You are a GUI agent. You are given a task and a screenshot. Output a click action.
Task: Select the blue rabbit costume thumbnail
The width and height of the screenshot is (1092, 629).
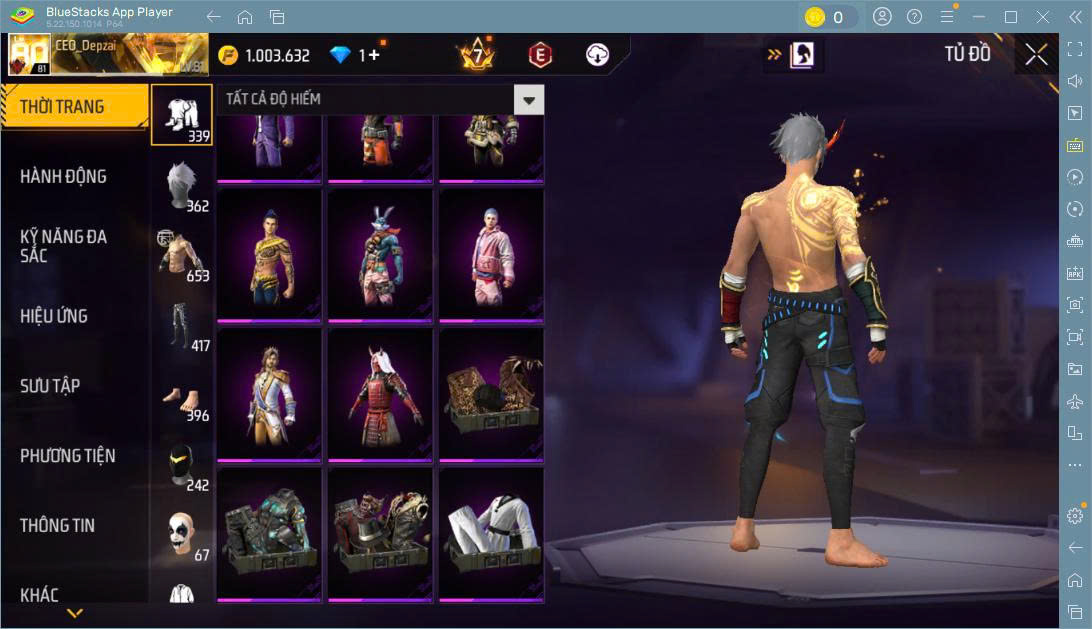tap(381, 254)
